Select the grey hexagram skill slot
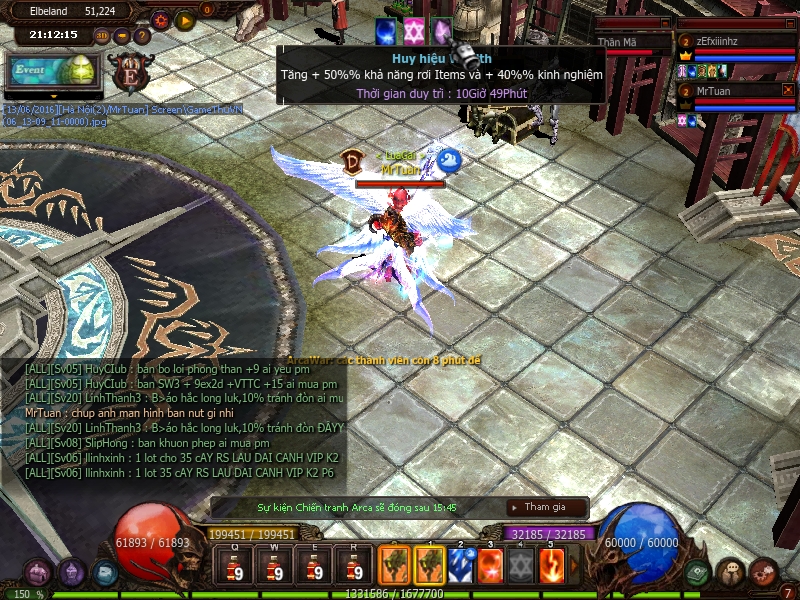 point(521,565)
